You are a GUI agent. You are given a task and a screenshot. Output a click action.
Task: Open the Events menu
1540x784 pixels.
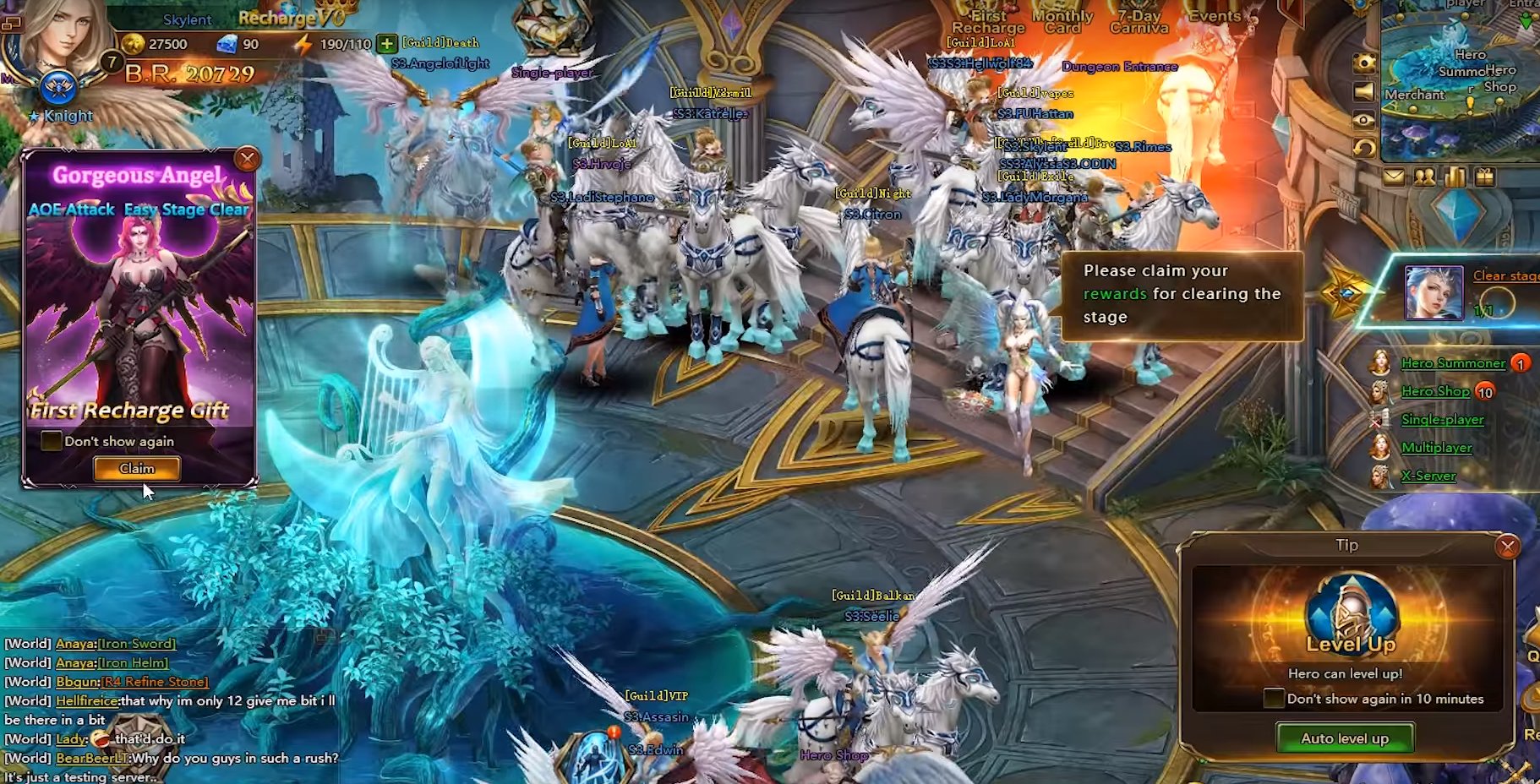pyautogui.click(x=1215, y=17)
